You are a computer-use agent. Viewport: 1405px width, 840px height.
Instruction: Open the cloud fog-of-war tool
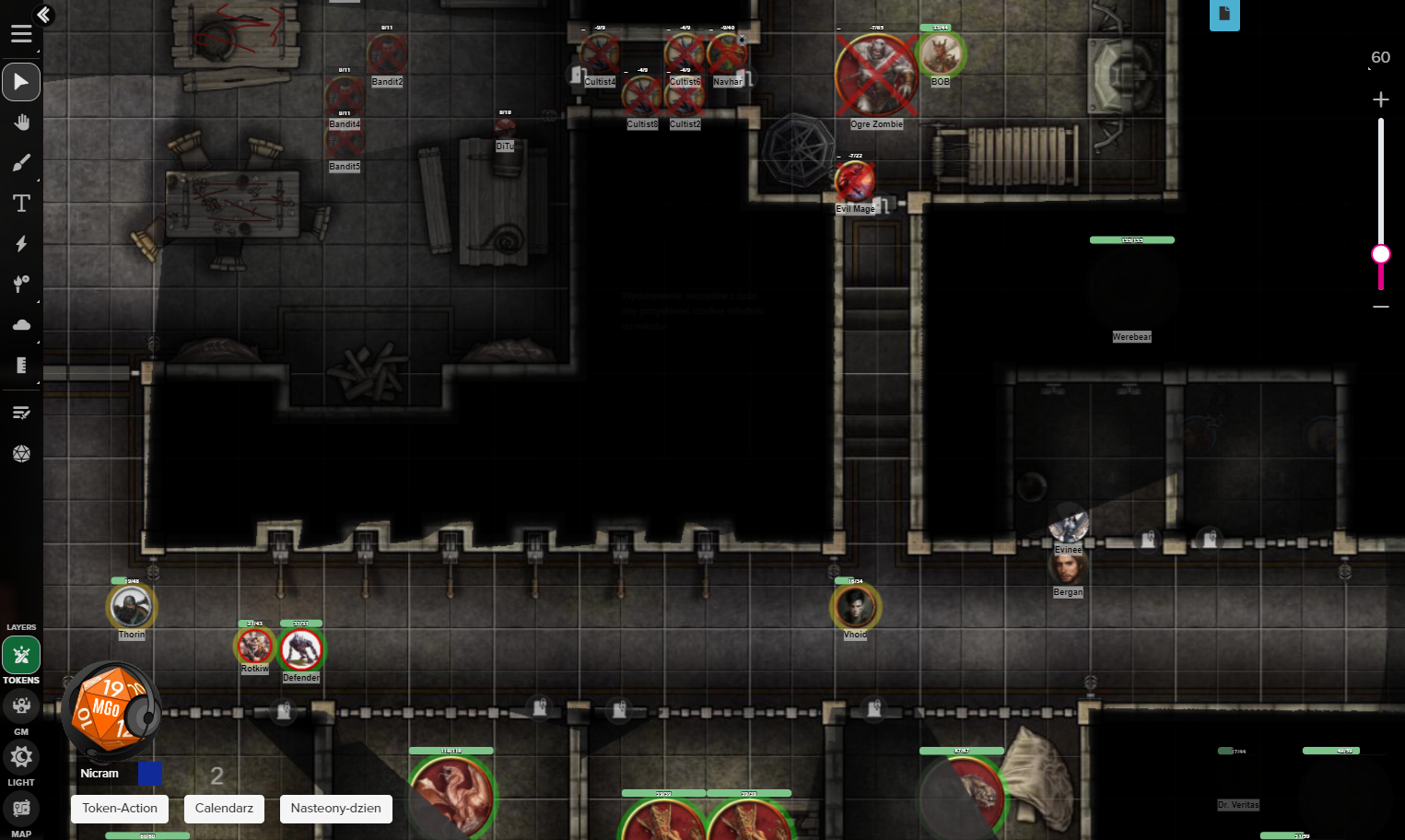(x=21, y=325)
